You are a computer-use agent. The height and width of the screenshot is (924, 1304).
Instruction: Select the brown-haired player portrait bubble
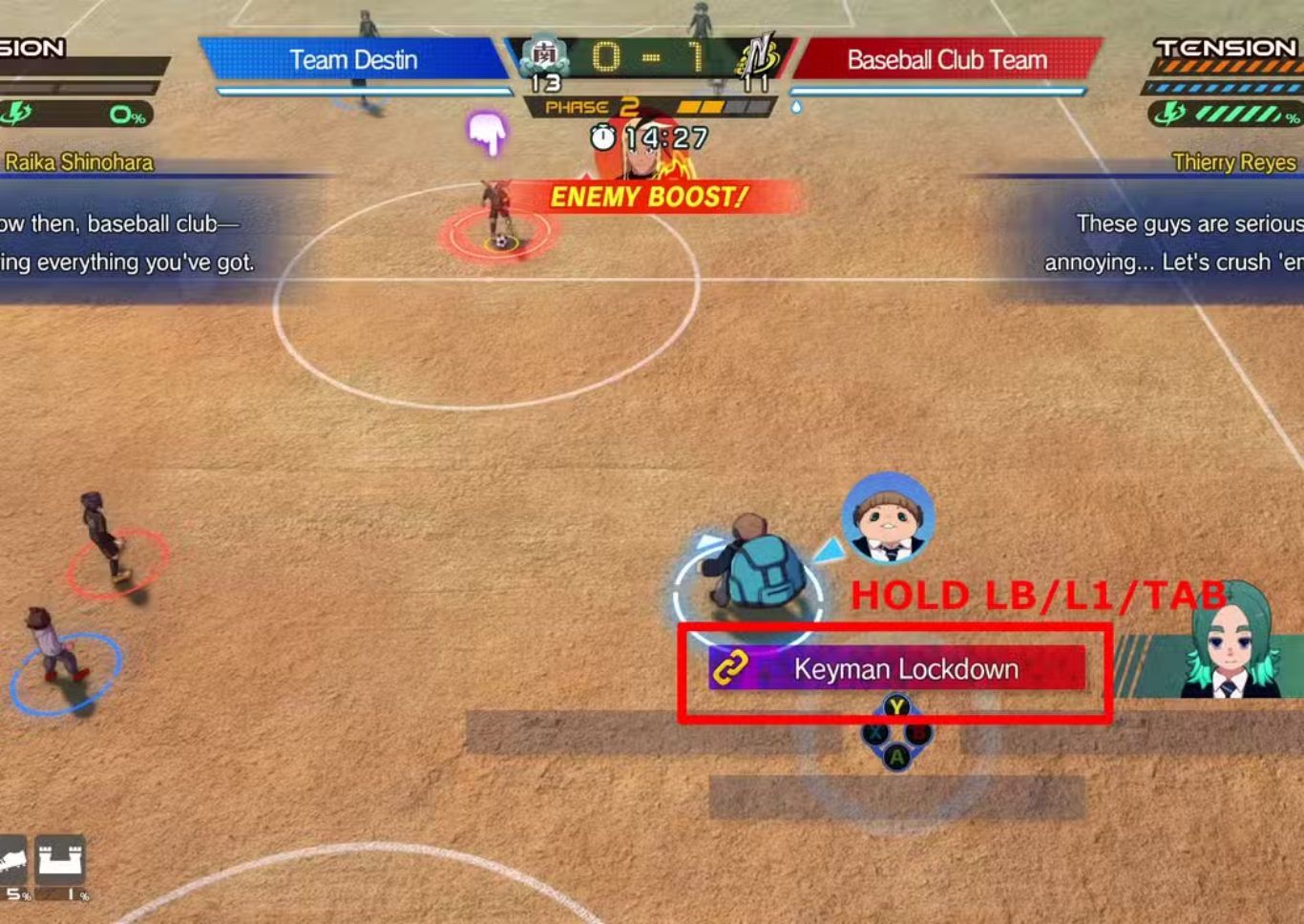click(888, 520)
